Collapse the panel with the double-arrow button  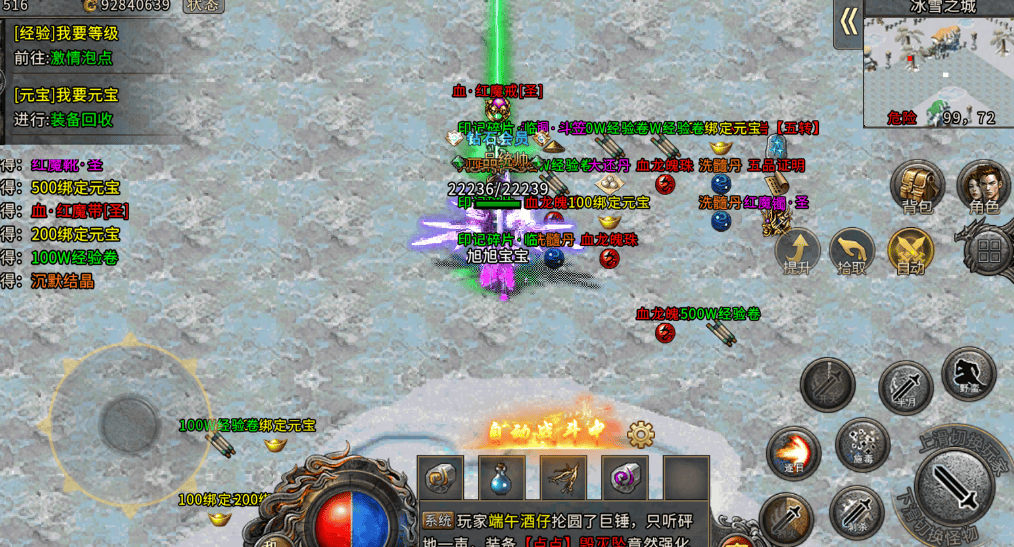[848, 24]
